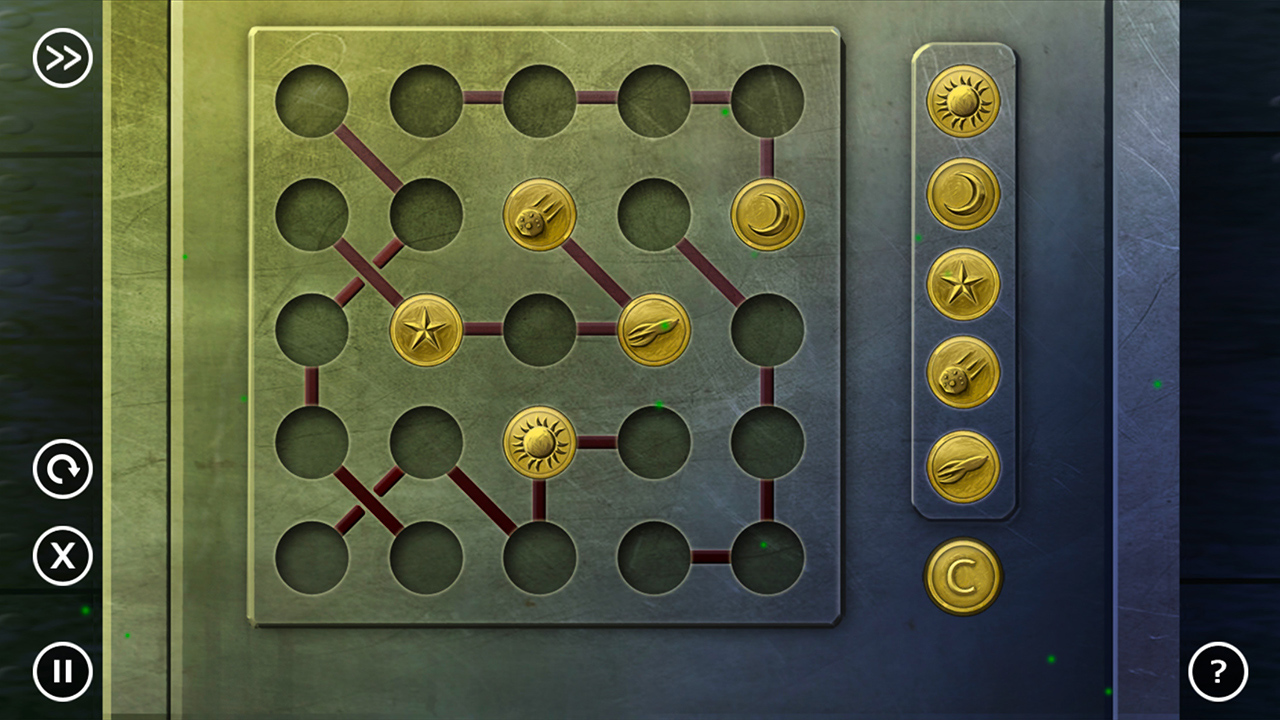
Task: Pause the game with the pause icon
Action: coord(62,671)
